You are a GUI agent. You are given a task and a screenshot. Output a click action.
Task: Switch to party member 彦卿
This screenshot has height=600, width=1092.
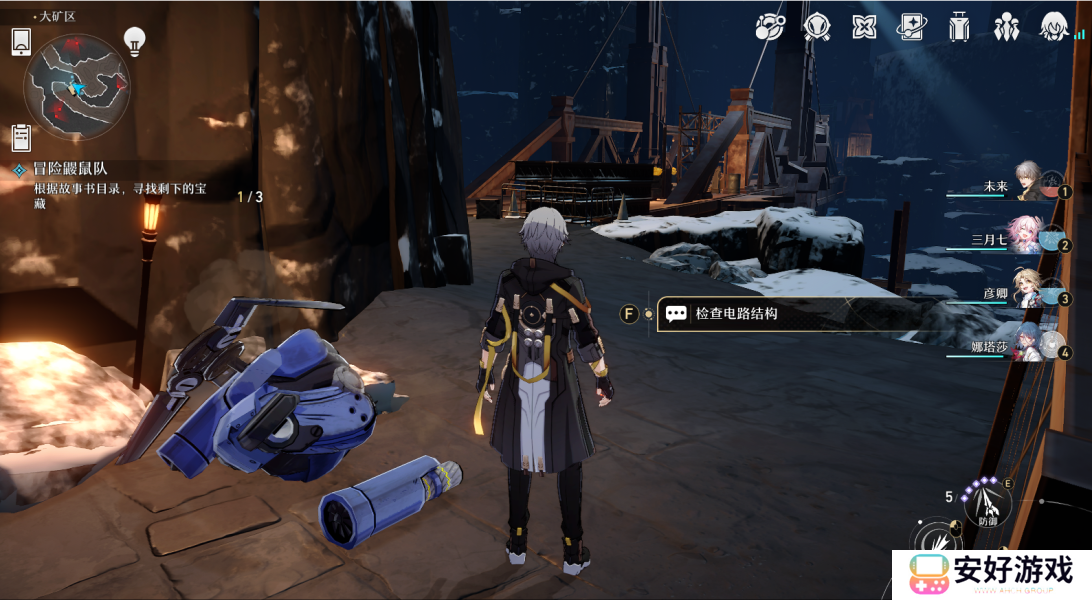click(x=1028, y=291)
